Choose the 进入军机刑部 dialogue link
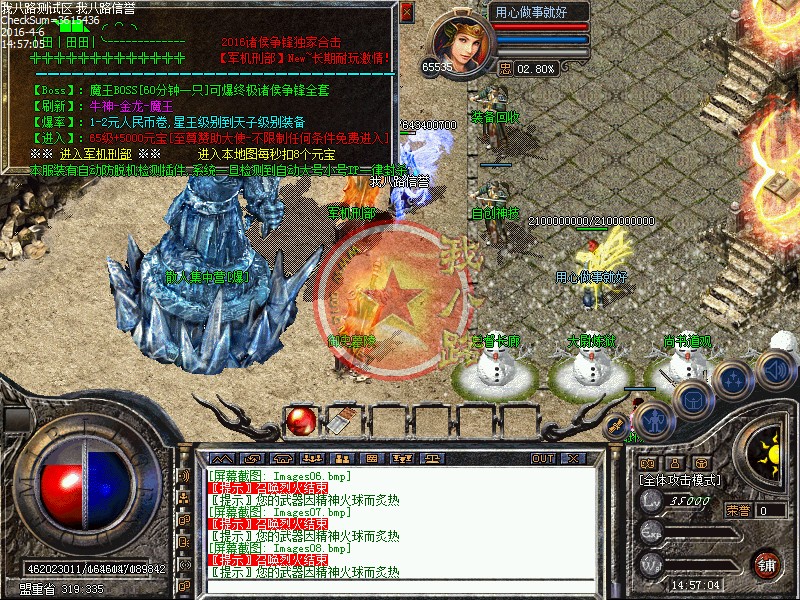800x600 pixels. [95, 154]
